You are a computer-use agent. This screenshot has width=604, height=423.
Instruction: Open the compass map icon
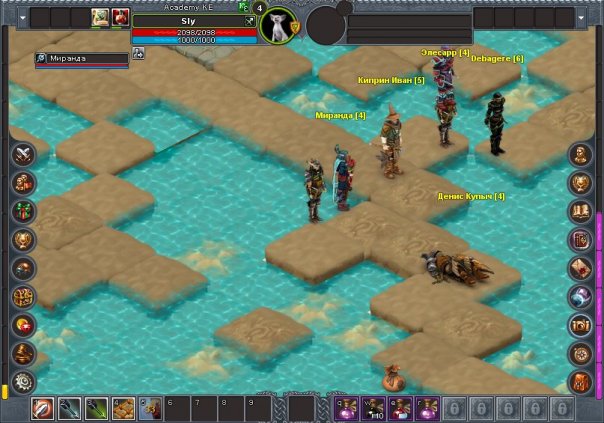[x=581, y=354]
